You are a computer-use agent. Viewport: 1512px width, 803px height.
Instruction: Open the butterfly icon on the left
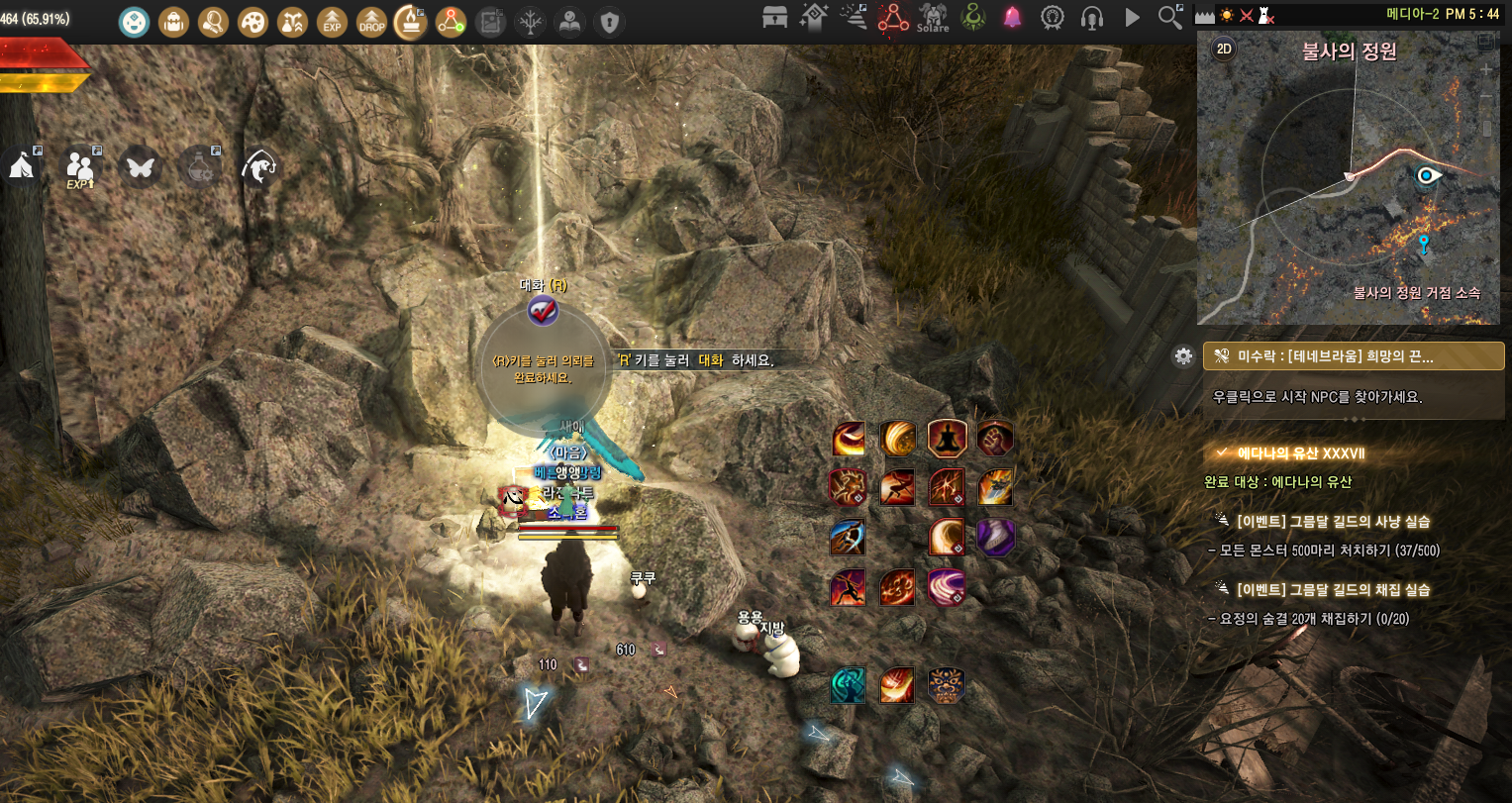point(140,166)
